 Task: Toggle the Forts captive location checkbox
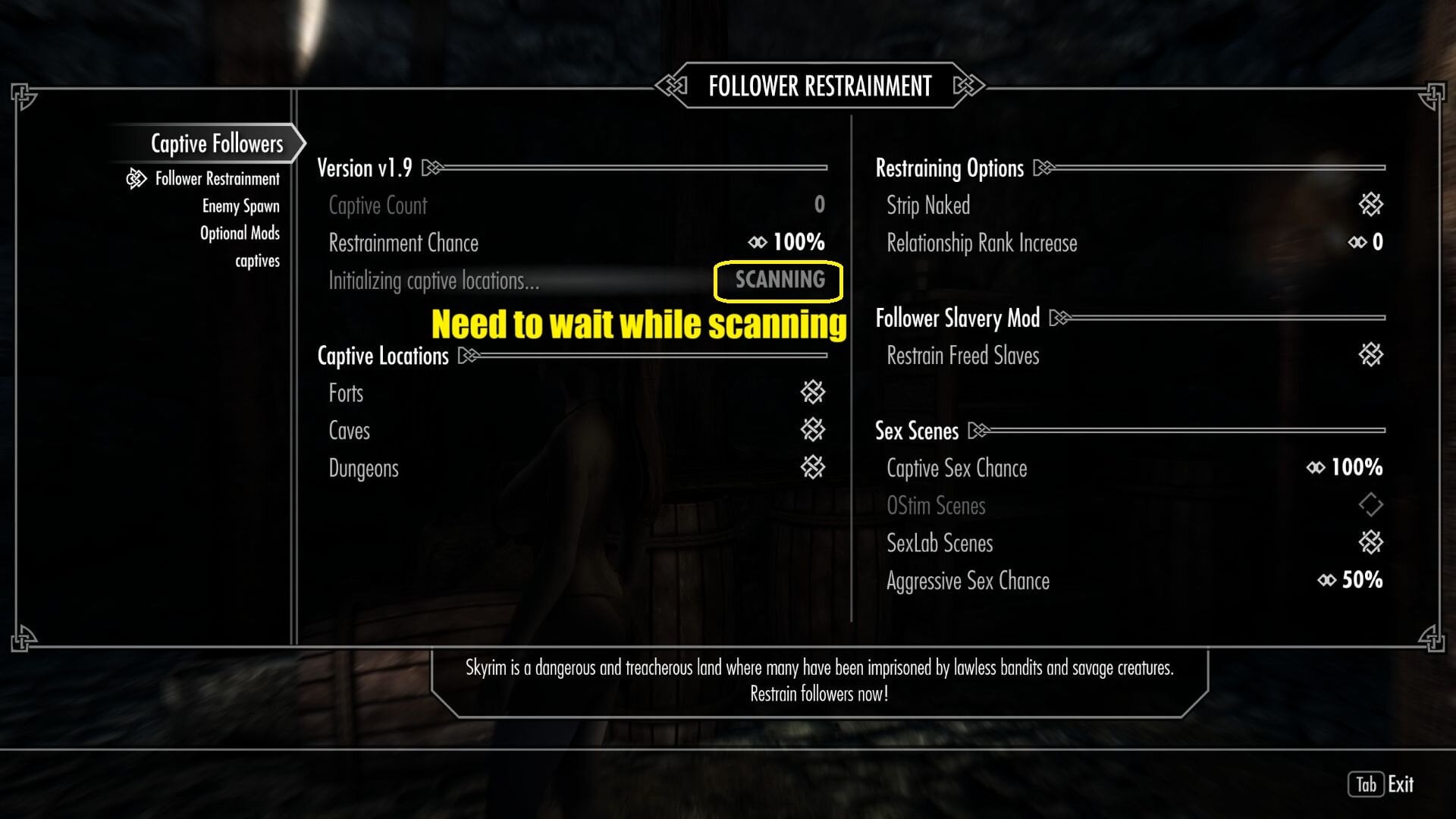pos(813,393)
